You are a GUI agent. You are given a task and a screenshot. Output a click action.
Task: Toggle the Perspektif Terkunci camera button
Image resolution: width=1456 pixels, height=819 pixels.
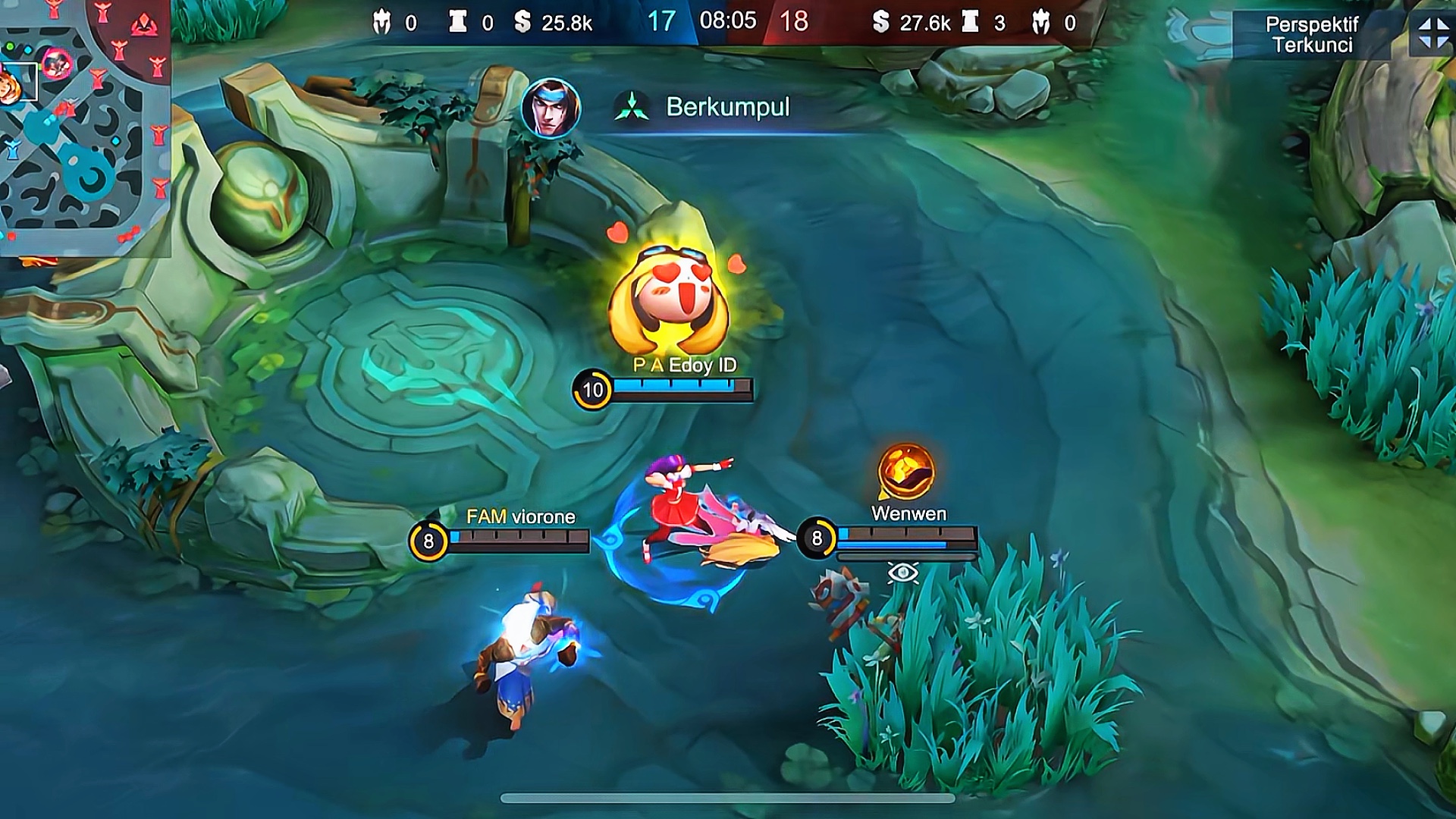pos(1312,35)
